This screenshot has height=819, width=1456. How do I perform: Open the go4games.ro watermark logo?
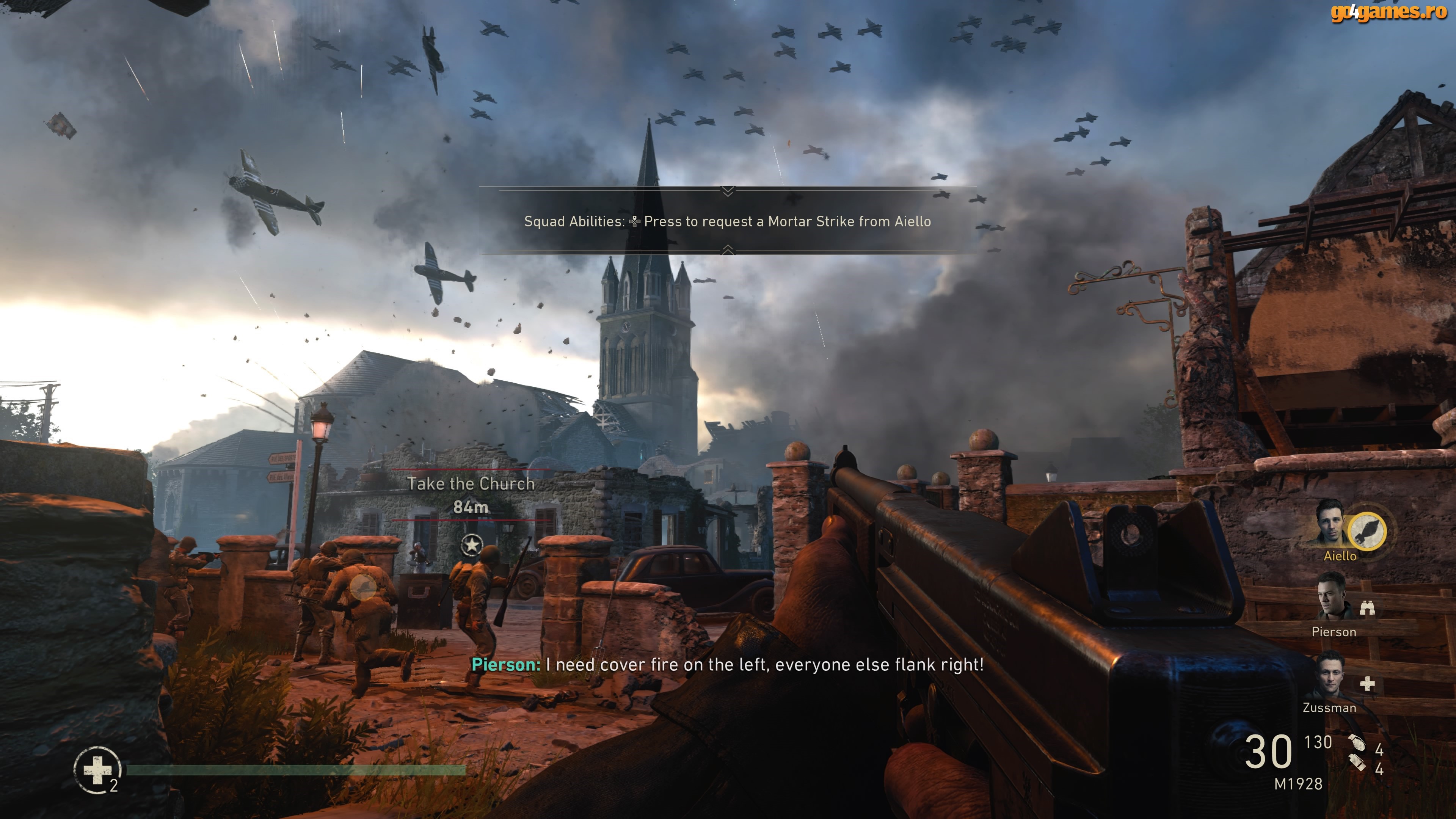point(1388,12)
